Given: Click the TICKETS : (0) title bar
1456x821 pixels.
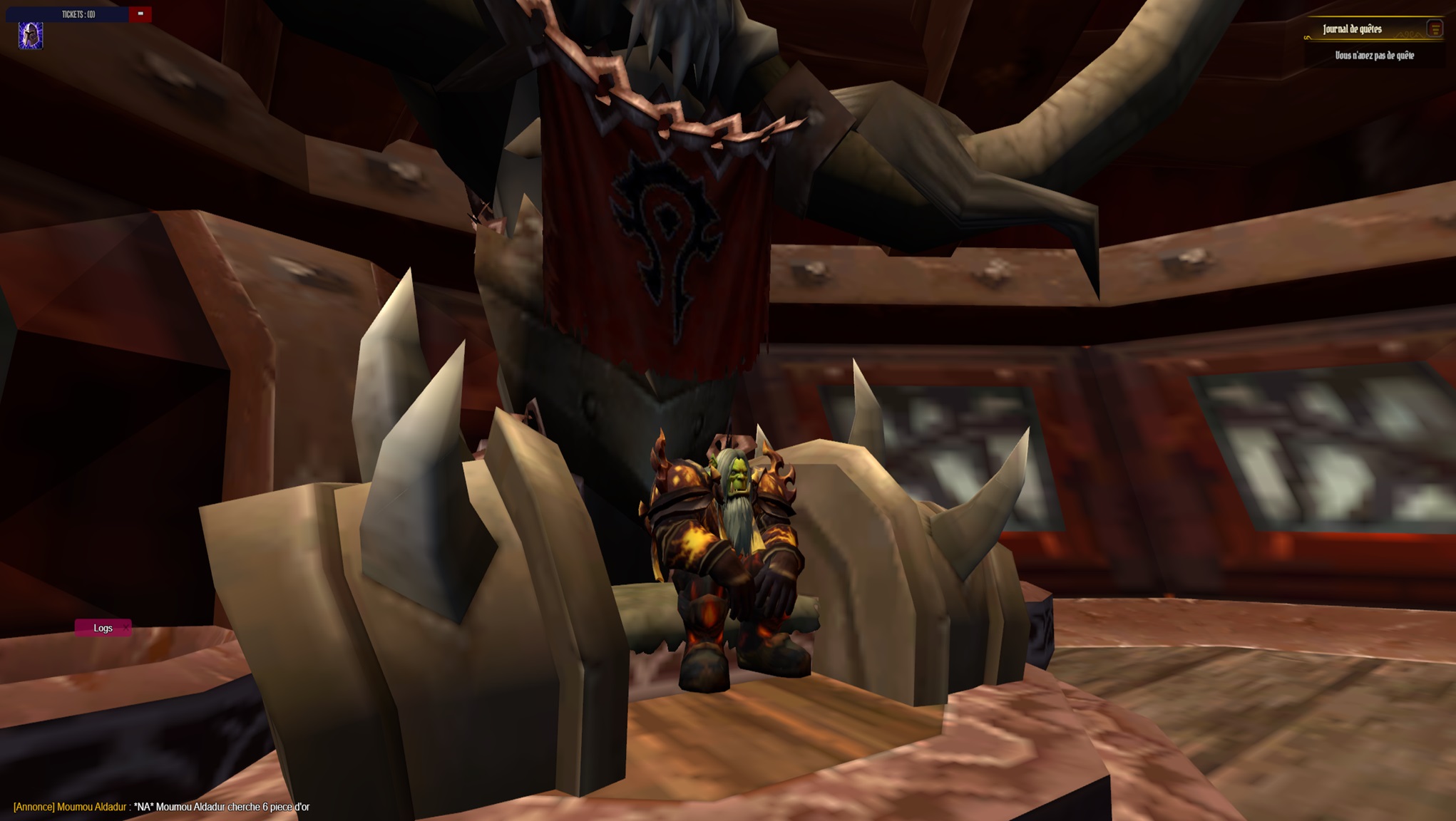Looking at the screenshot, I should (x=78, y=13).
